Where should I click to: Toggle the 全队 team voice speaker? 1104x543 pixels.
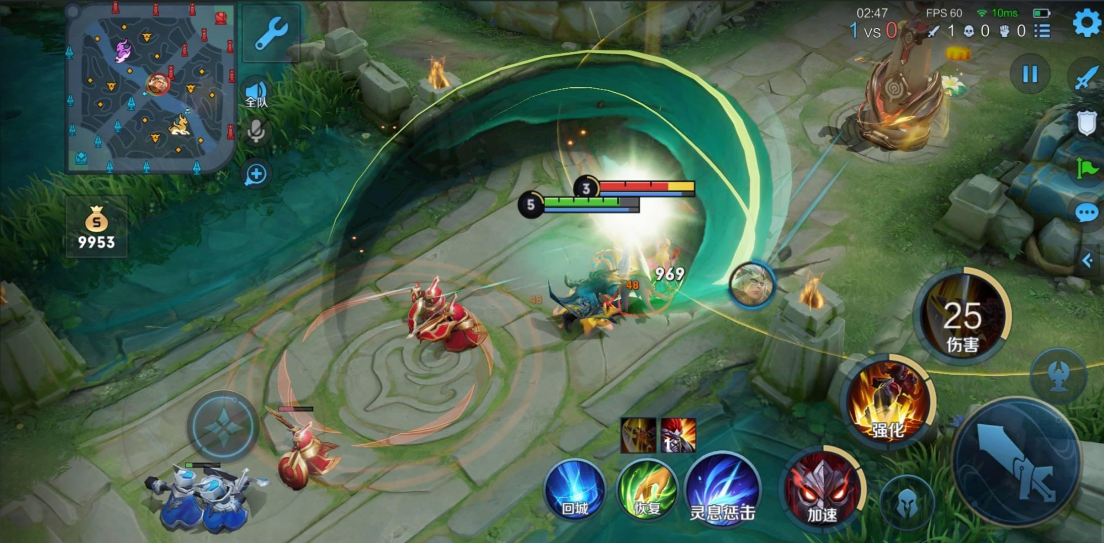point(256,93)
